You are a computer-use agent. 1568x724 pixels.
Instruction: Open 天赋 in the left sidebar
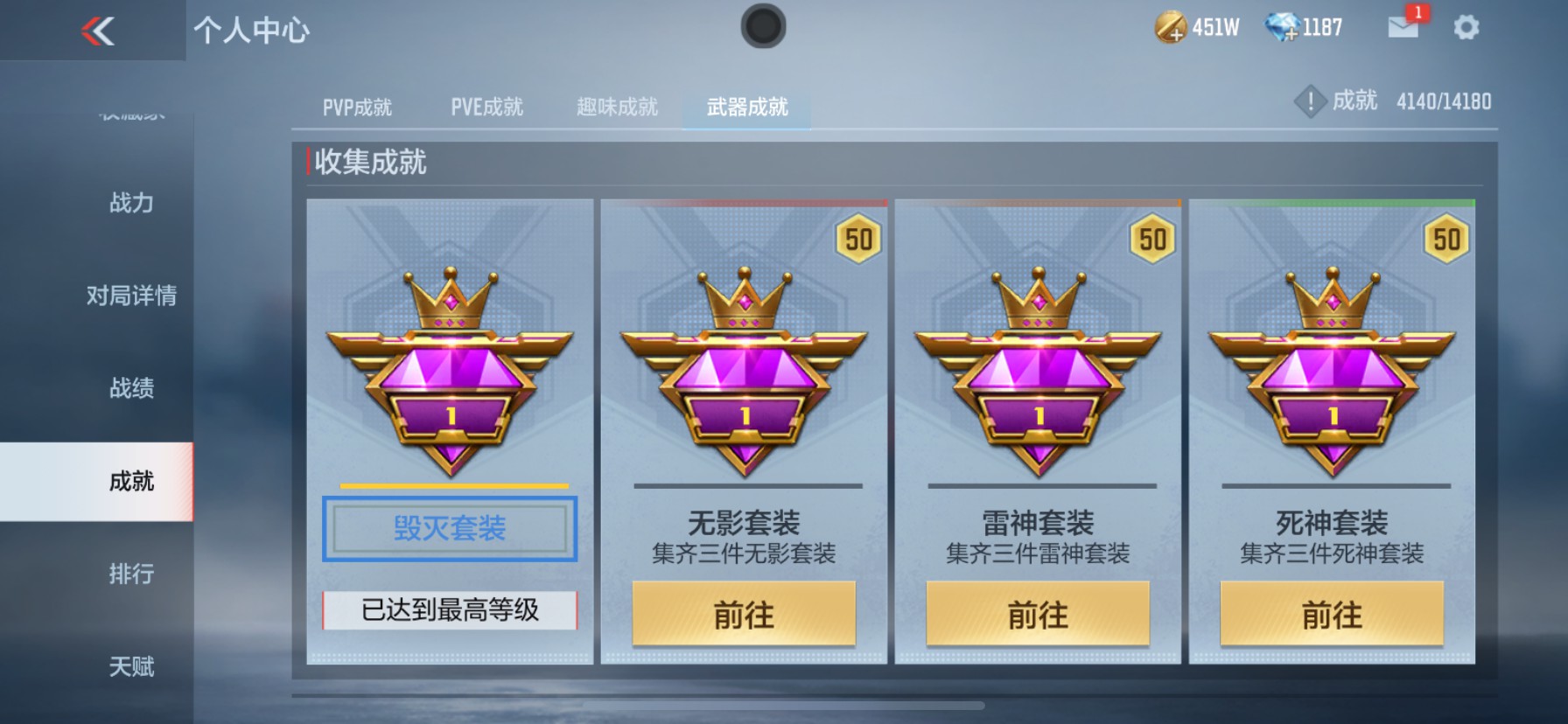tap(131, 667)
